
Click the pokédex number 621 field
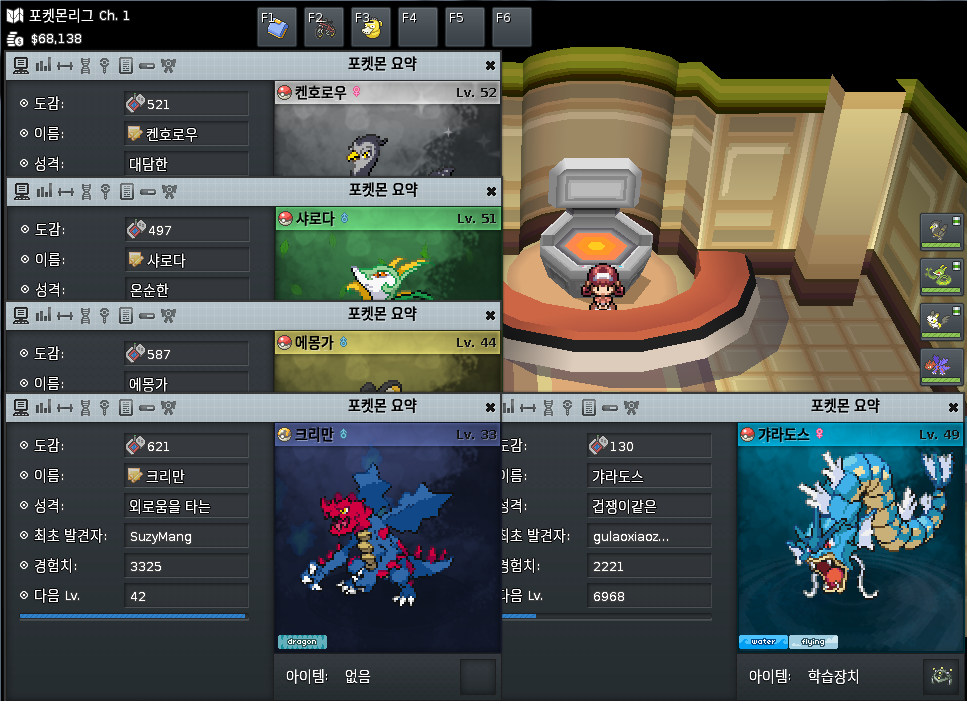pos(186,446)
